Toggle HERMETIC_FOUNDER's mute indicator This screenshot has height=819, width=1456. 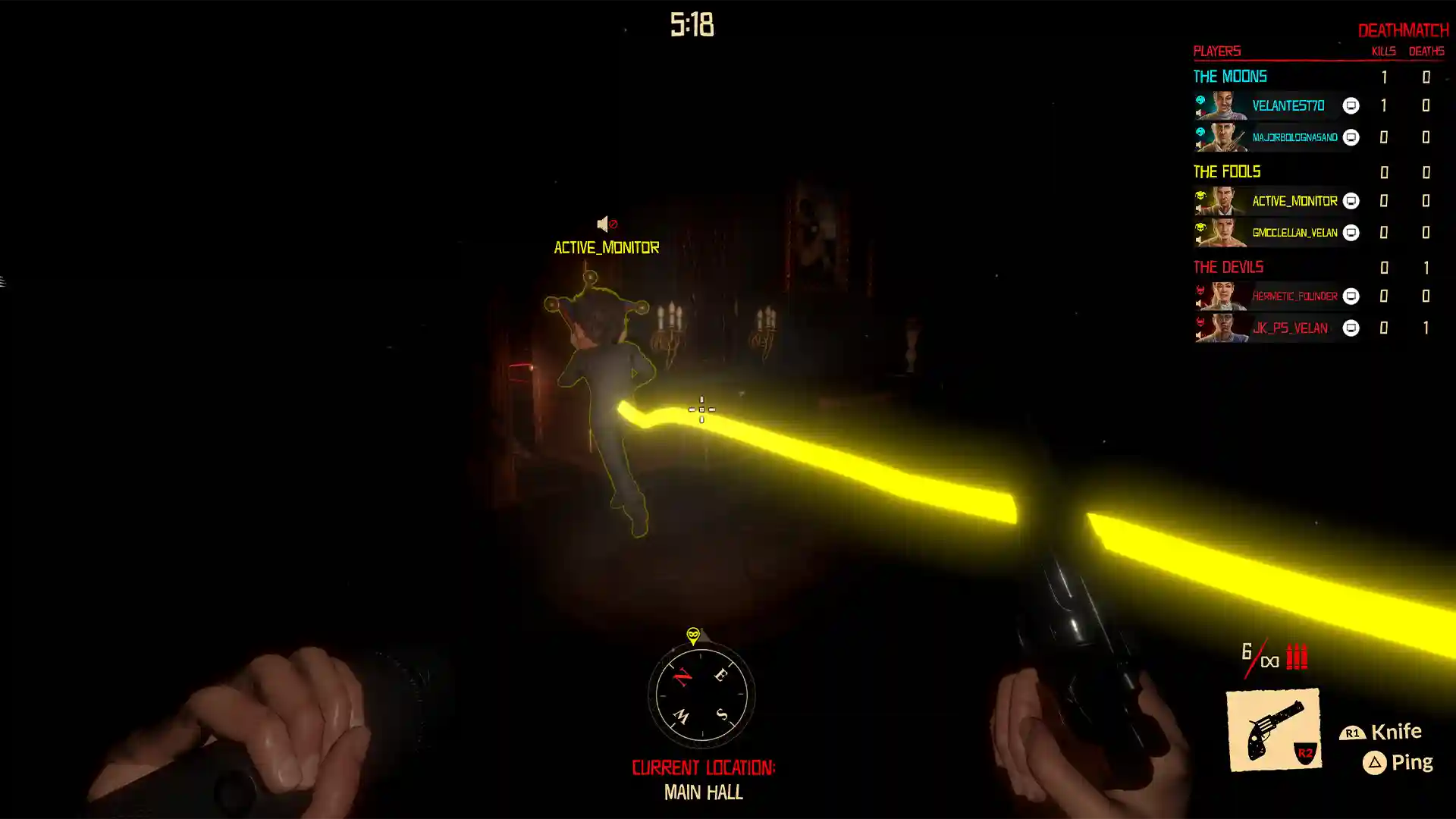pos(1199,301)
